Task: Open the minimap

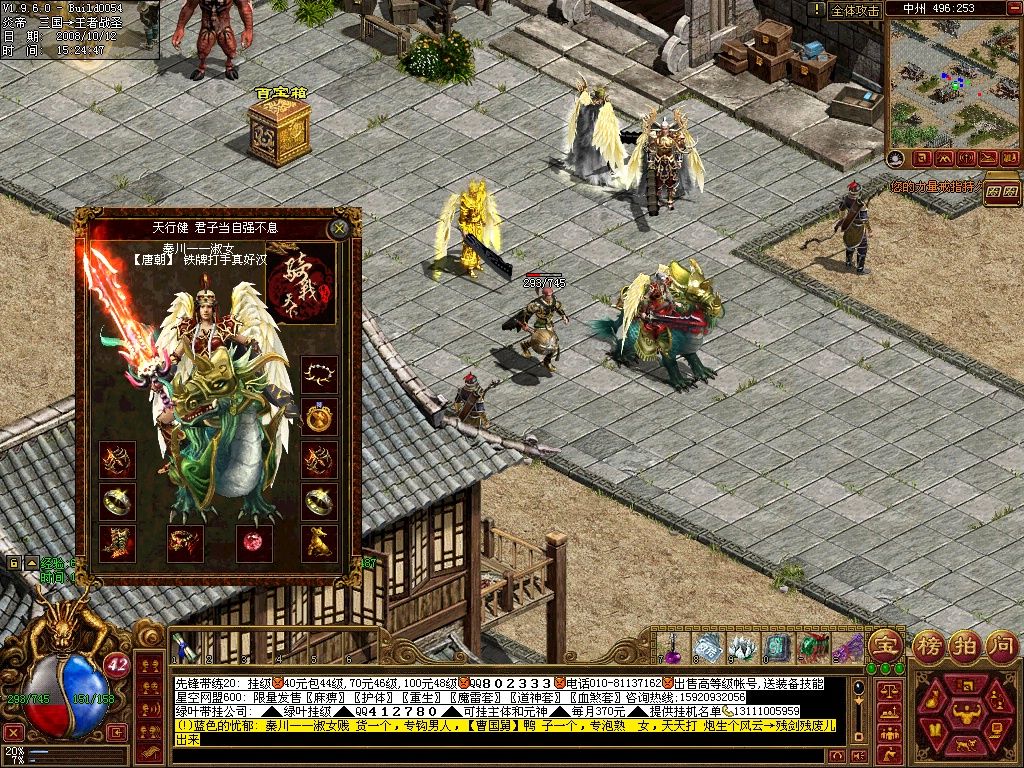Action: pyautogui.click(x=953, y=83)
